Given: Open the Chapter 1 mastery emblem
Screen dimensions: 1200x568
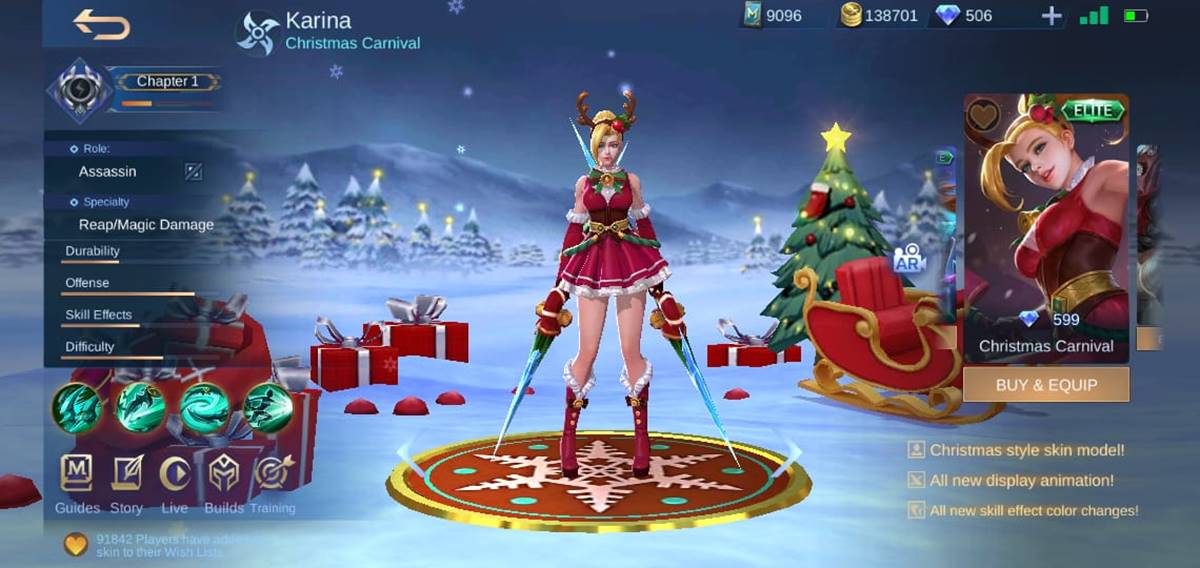Looking at the screenshot, I should (x=77, y=89).
